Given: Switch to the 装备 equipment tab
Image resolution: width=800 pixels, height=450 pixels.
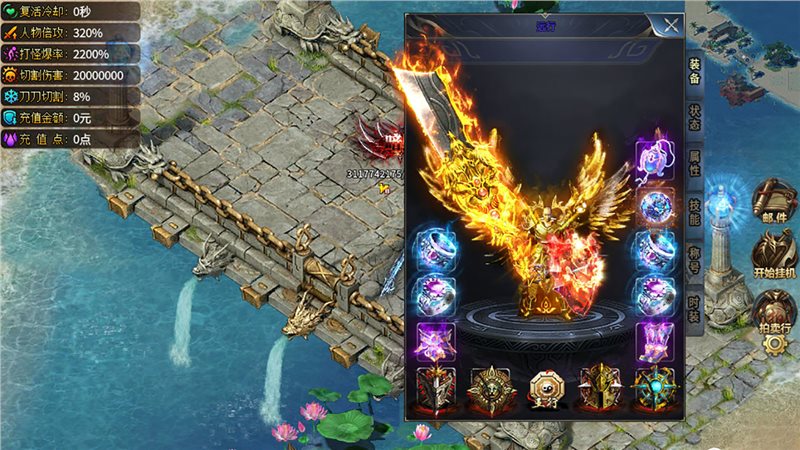Looking at the screenshot, I should pos(693,69).
